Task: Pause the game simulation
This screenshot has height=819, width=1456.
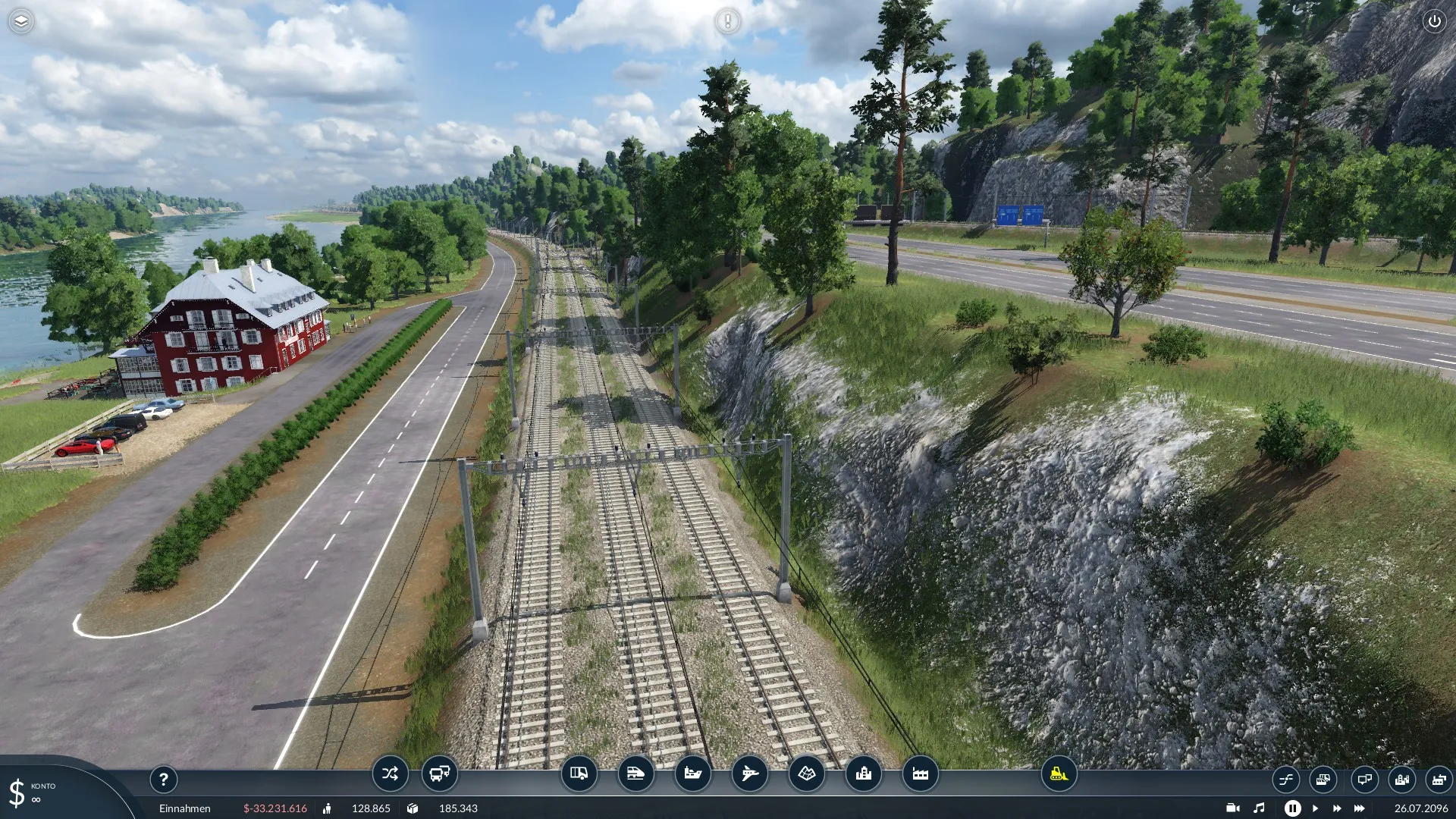Action: coord(1292,808)
